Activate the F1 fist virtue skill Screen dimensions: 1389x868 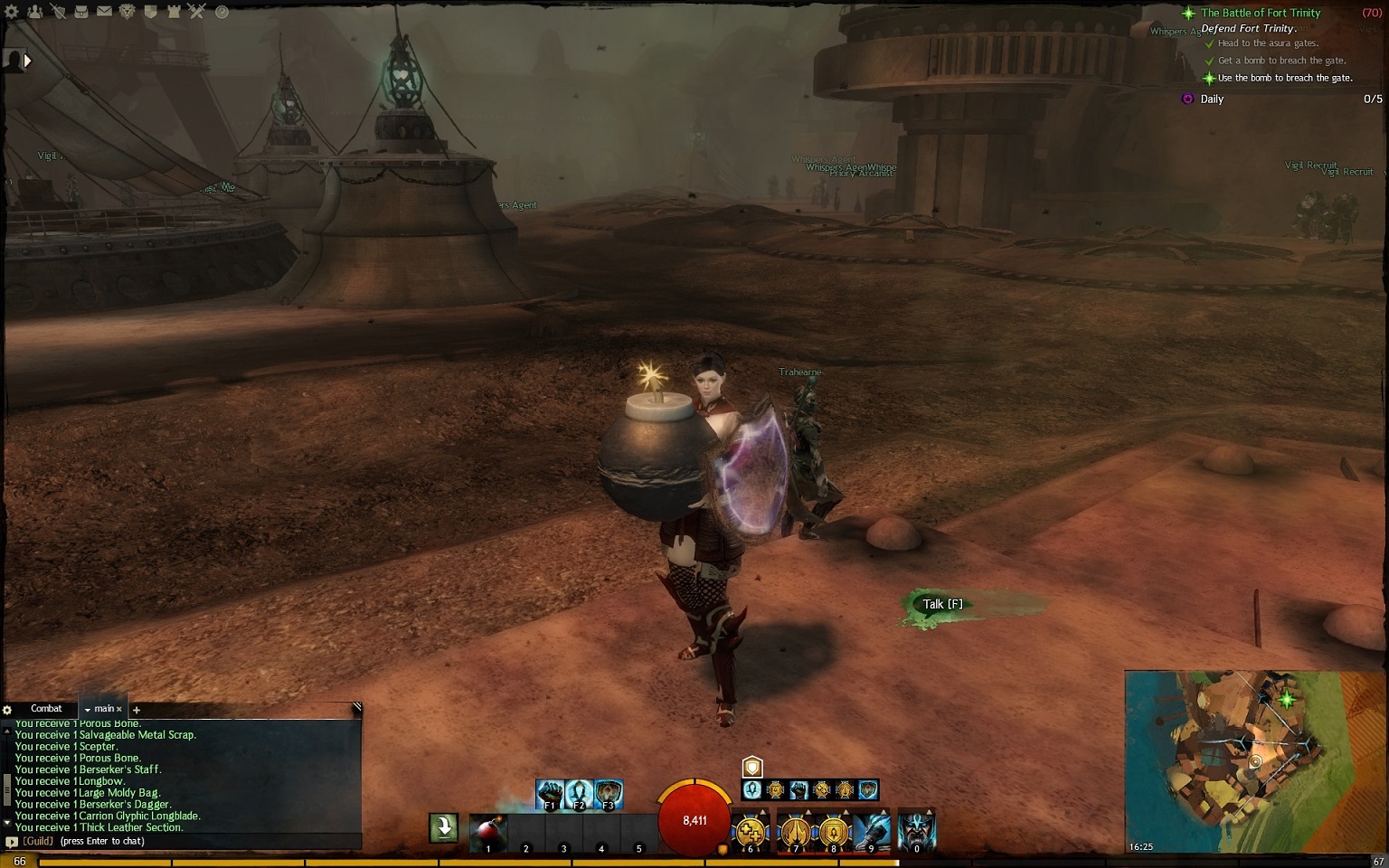pos(550,794)
